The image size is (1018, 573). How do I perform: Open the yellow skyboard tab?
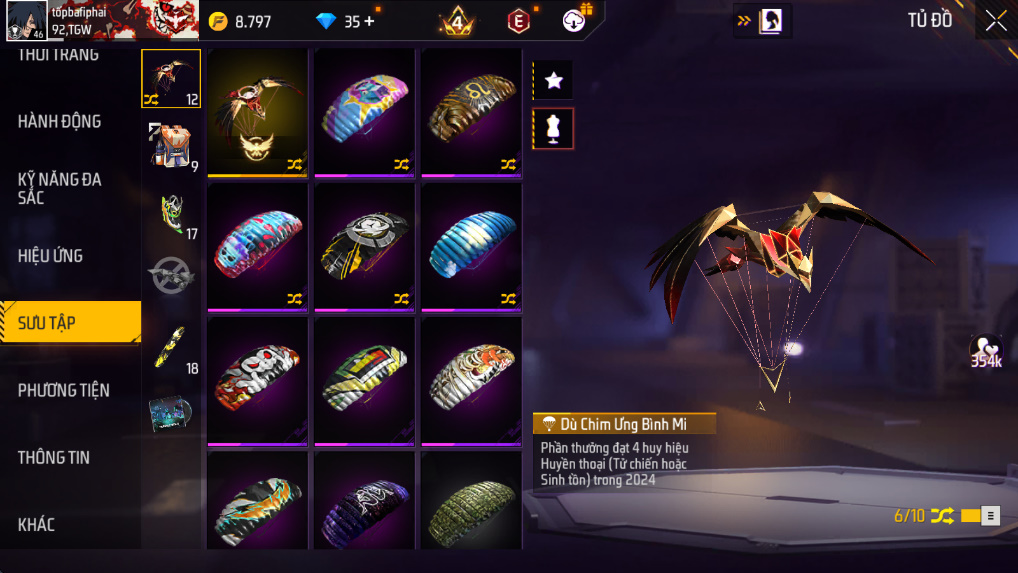click(x=170, y=346)
